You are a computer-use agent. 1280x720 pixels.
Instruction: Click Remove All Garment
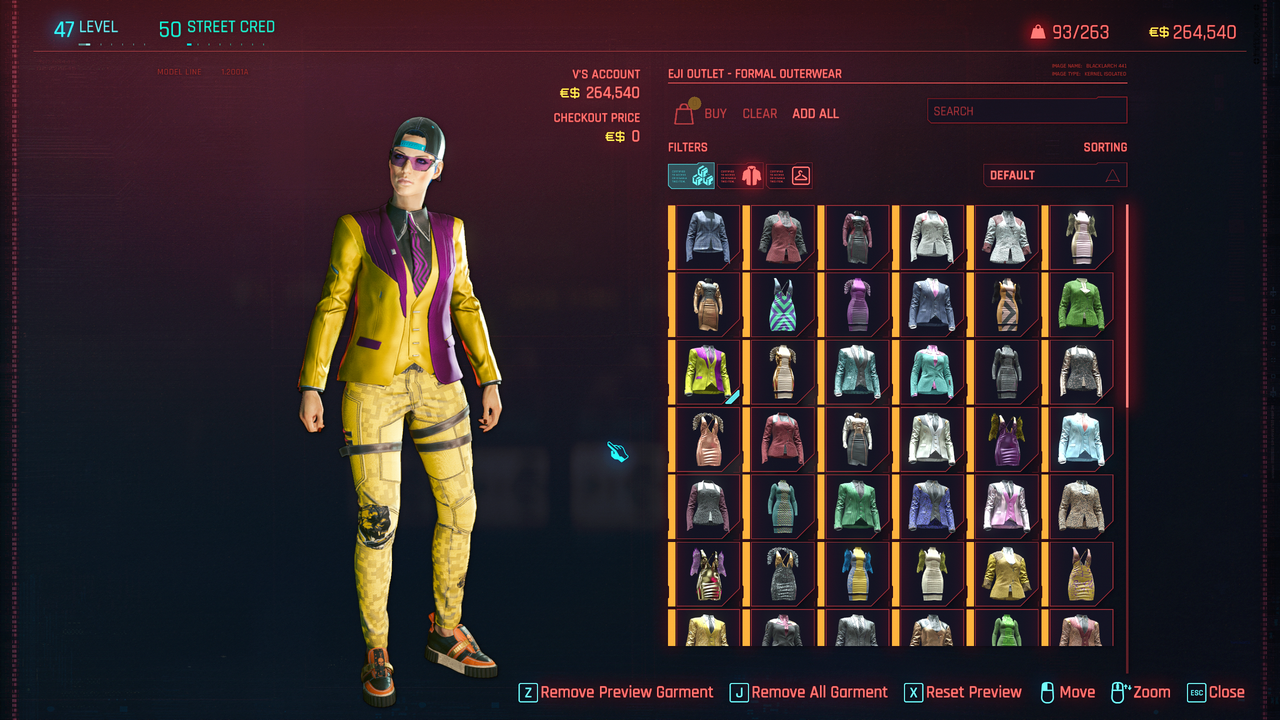click(x=808, y=692)
